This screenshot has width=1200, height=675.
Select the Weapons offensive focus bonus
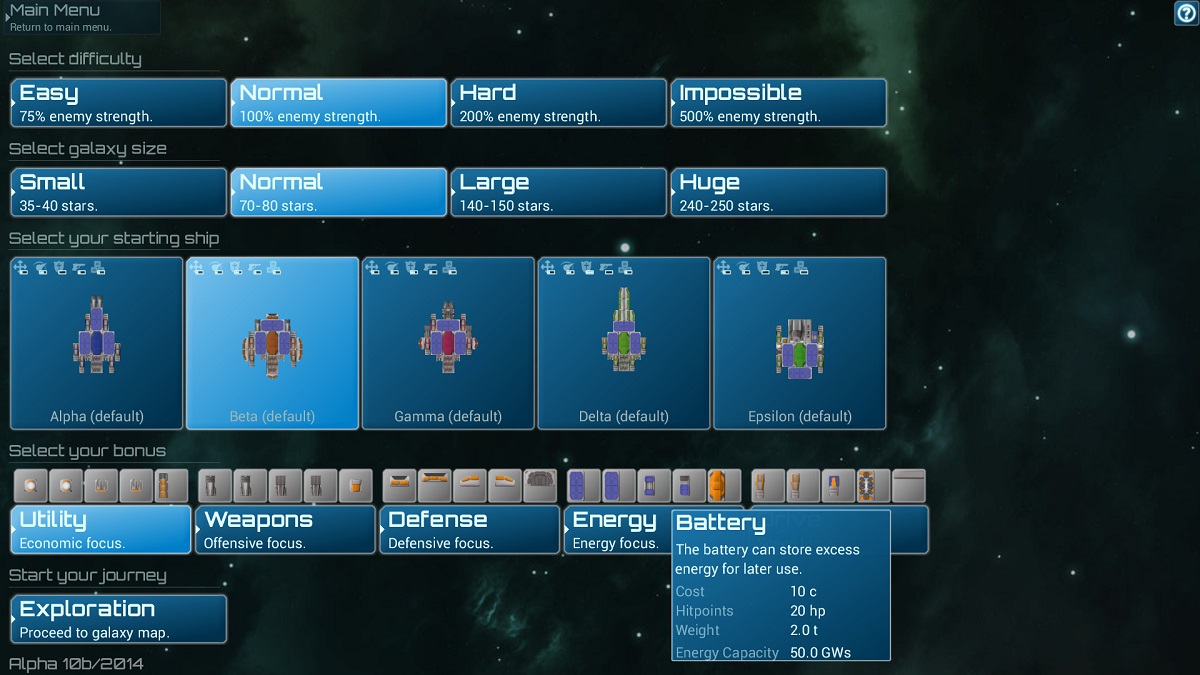pyautogui.click(x=285, y=529)
